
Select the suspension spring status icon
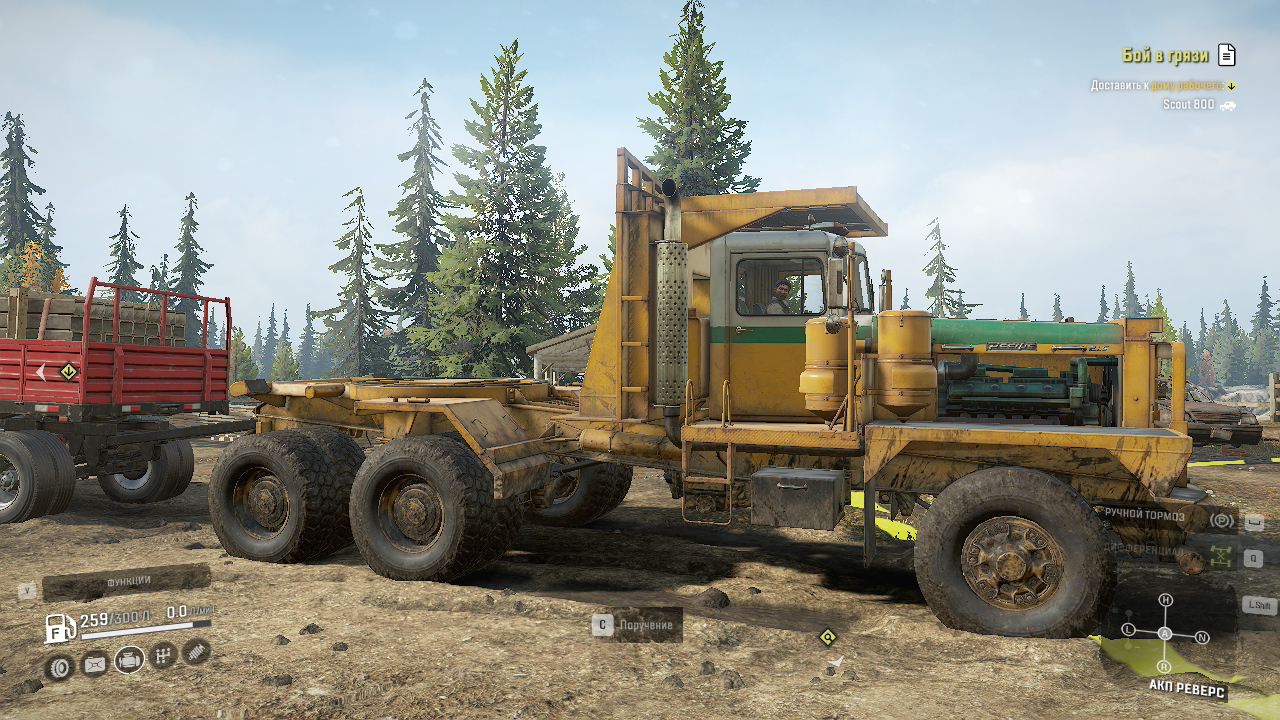[x=197, y=652]
